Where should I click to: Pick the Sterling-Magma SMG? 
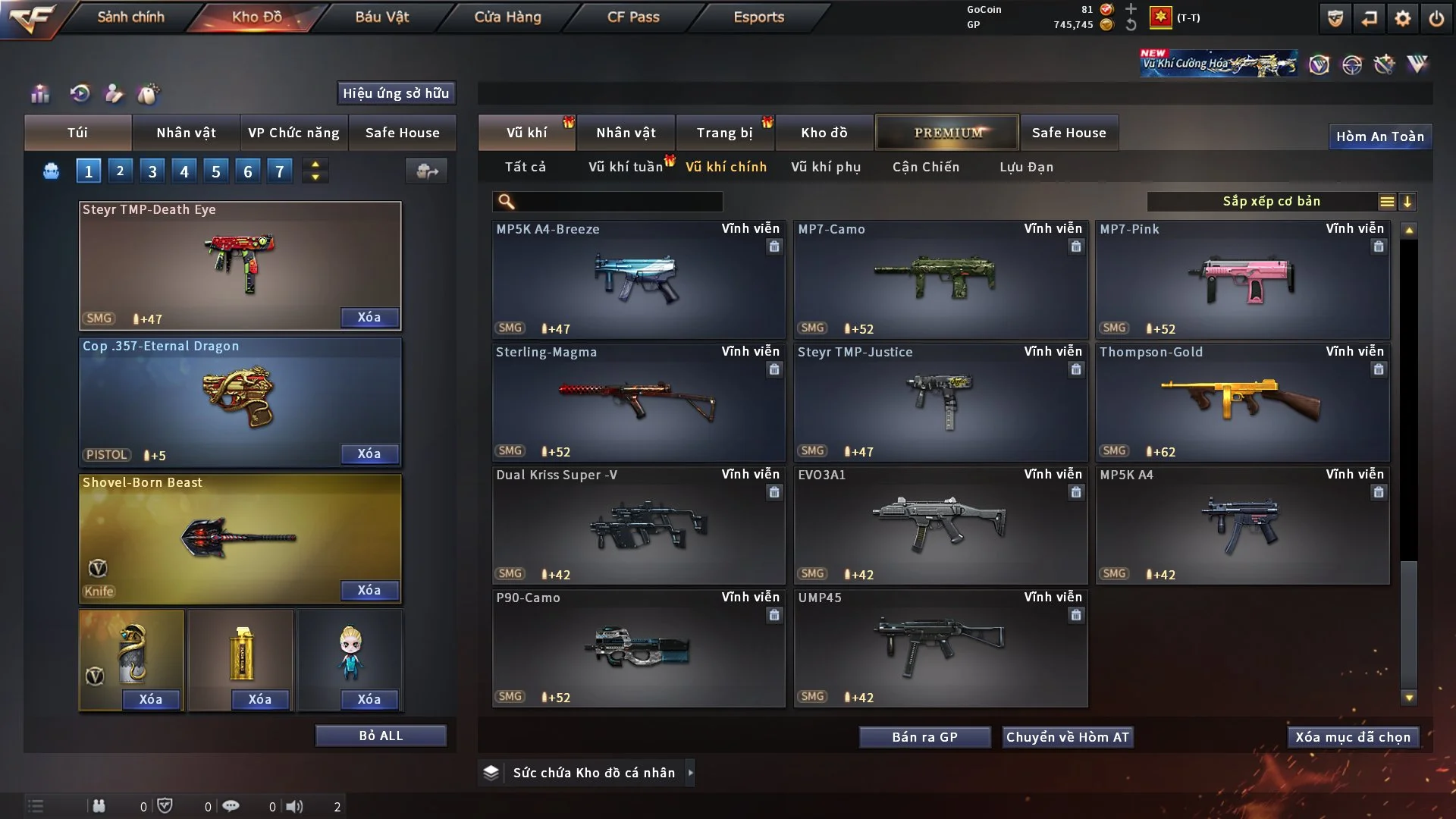point(638,403)
